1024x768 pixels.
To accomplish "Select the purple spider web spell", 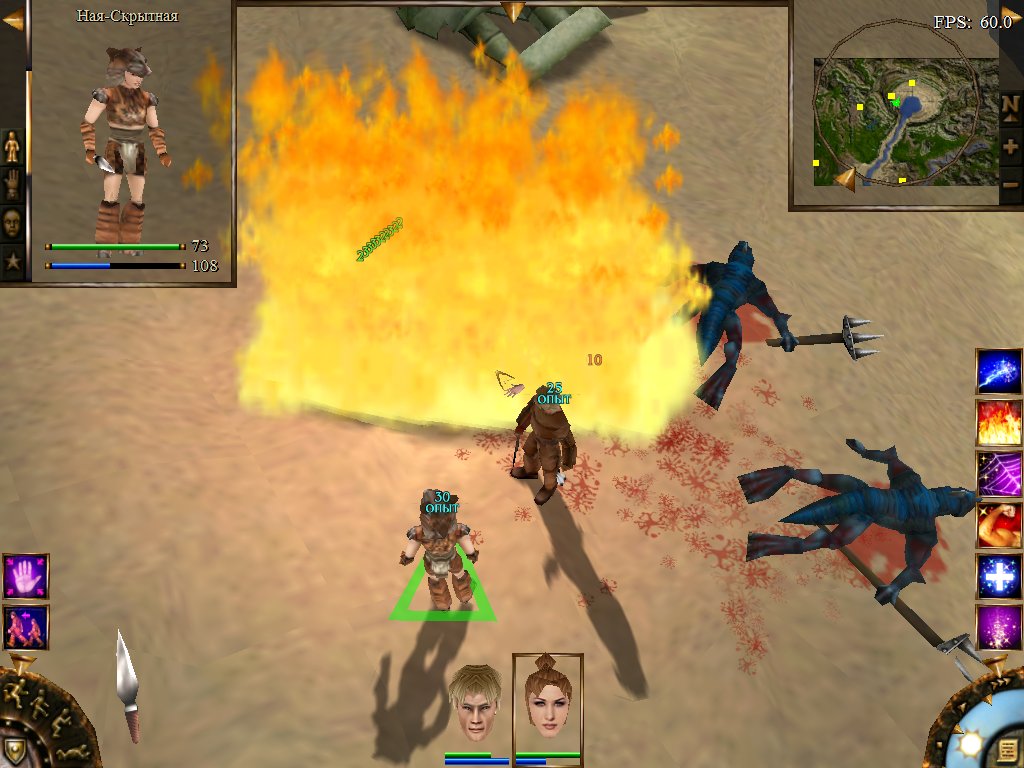I will tap(998, 474).
